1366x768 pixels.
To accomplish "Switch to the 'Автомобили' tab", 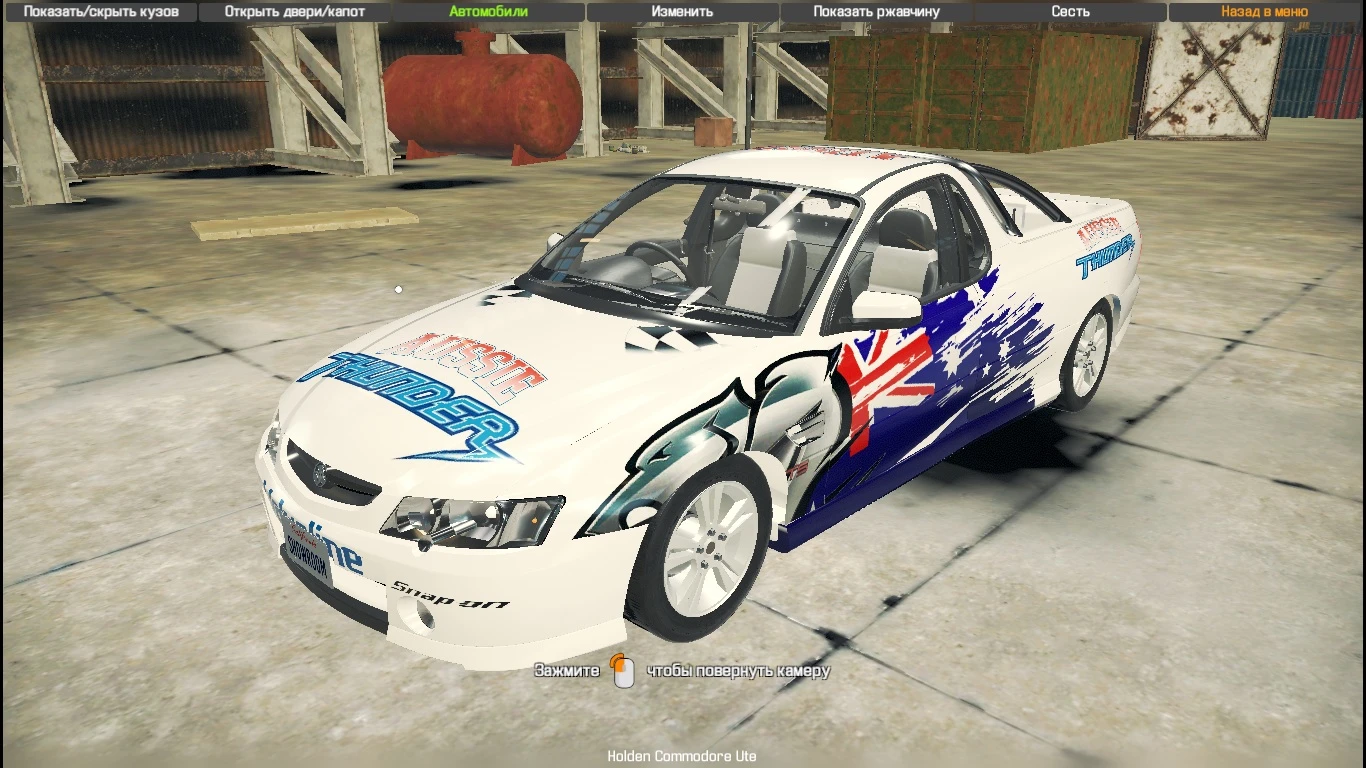I will click(488, 11).
